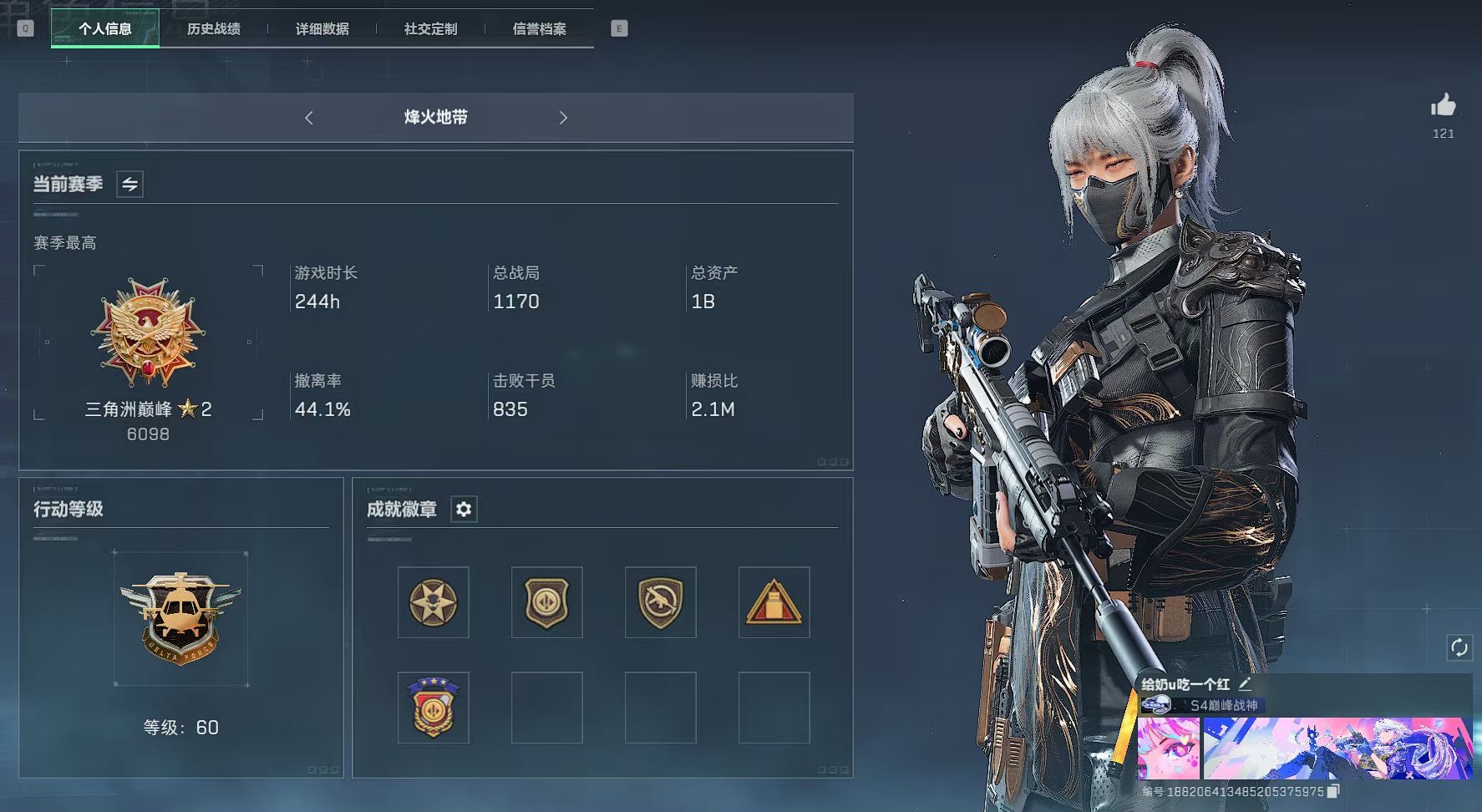
Task: View the 三角洲巅峰 rank emblem
Action: coord(148,332)
